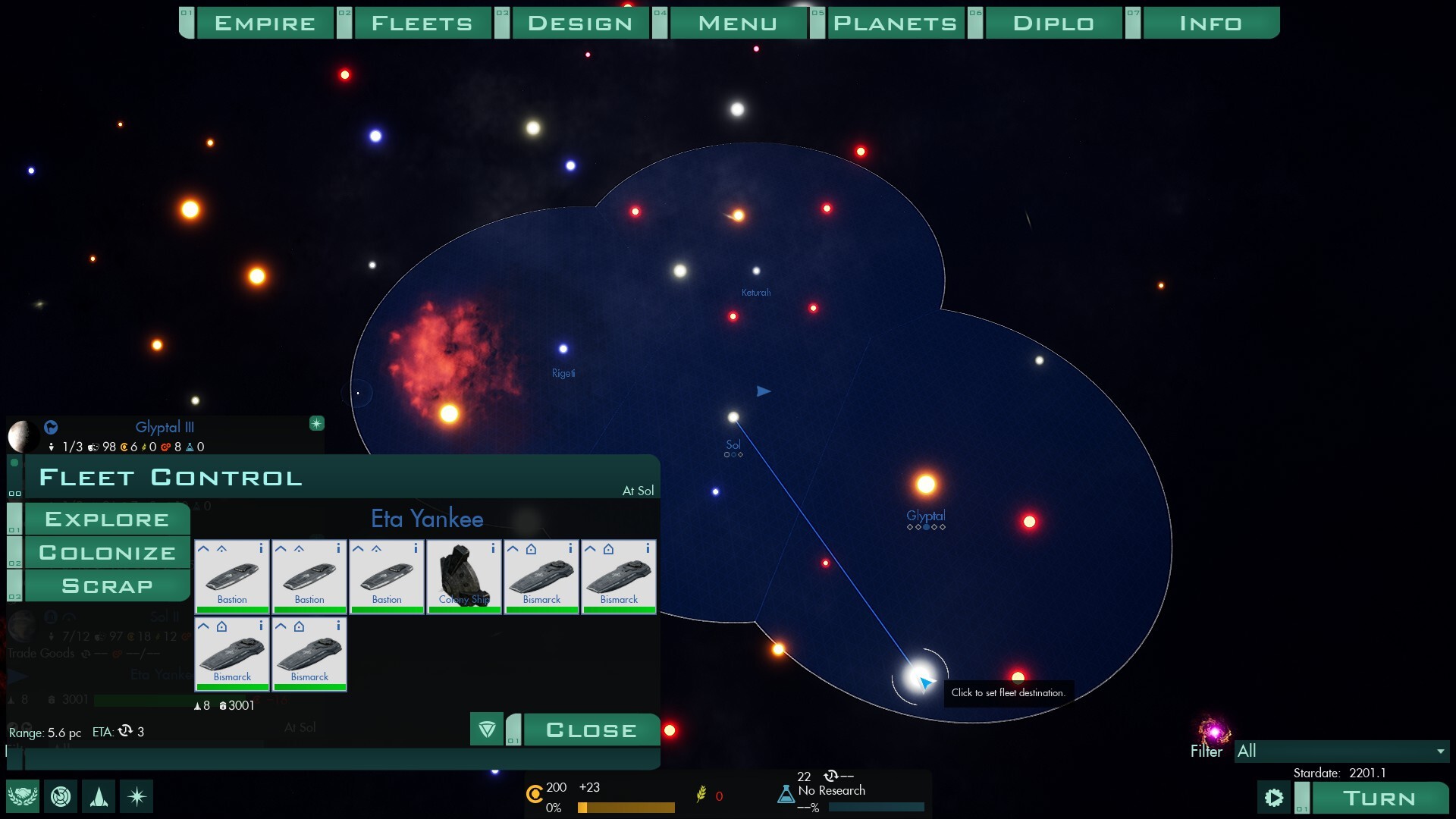Click the shield icon beside Close
This screenshot has height=819, width=1456.
[x=487, y=730]
